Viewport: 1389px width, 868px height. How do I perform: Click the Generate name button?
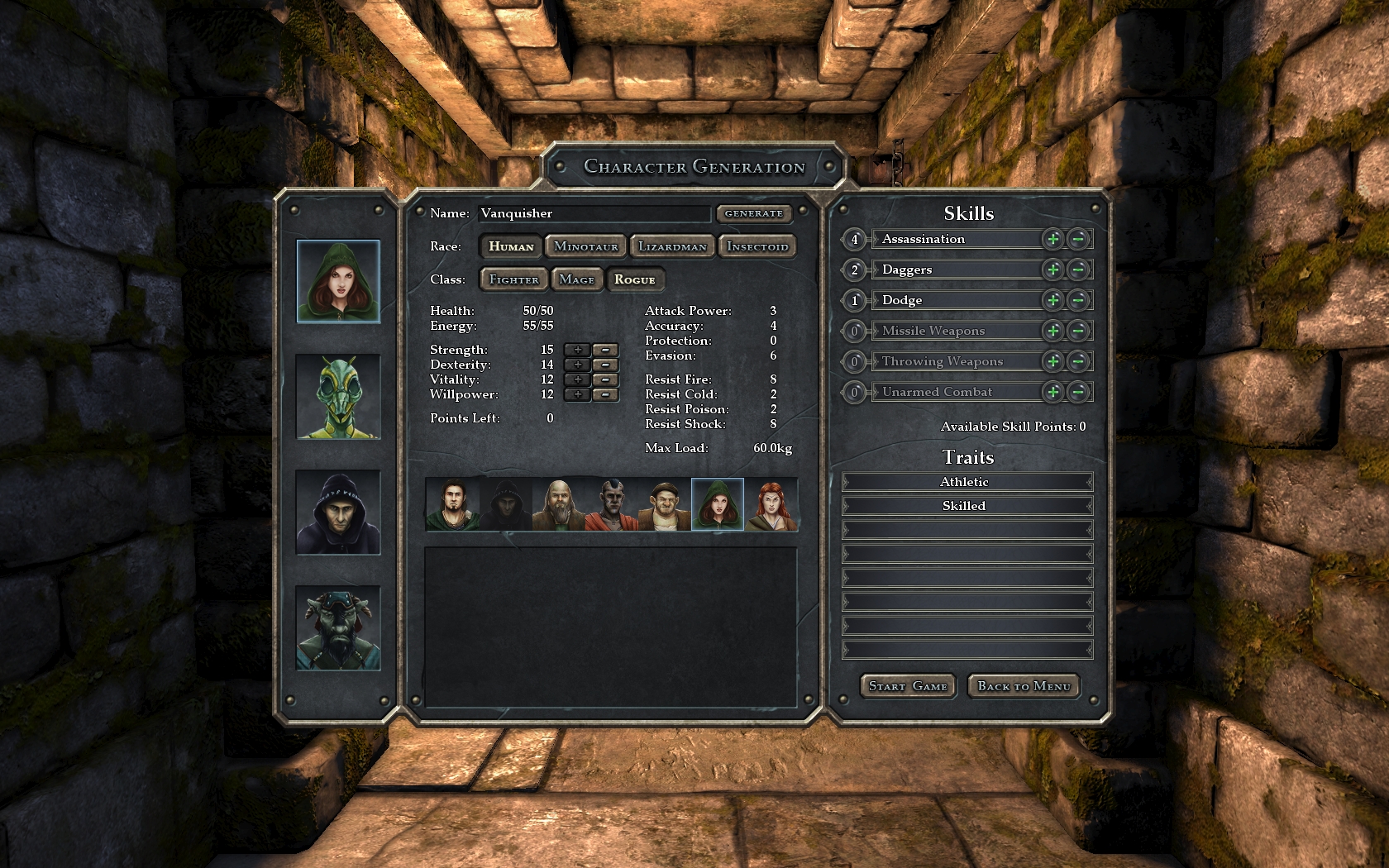coord(753,213)
